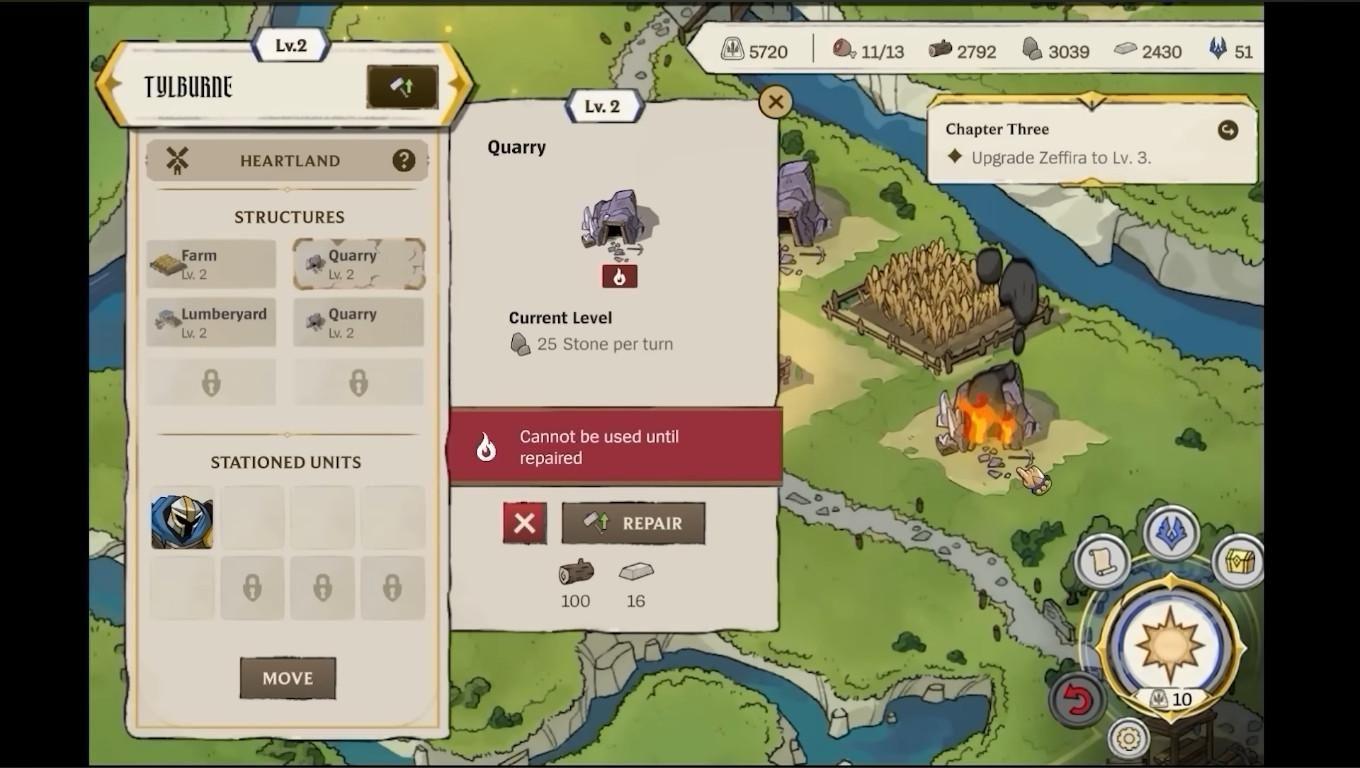Click the red X button beside Repair
Viewport: 1360px width, 768px height.
pos(525,523)
